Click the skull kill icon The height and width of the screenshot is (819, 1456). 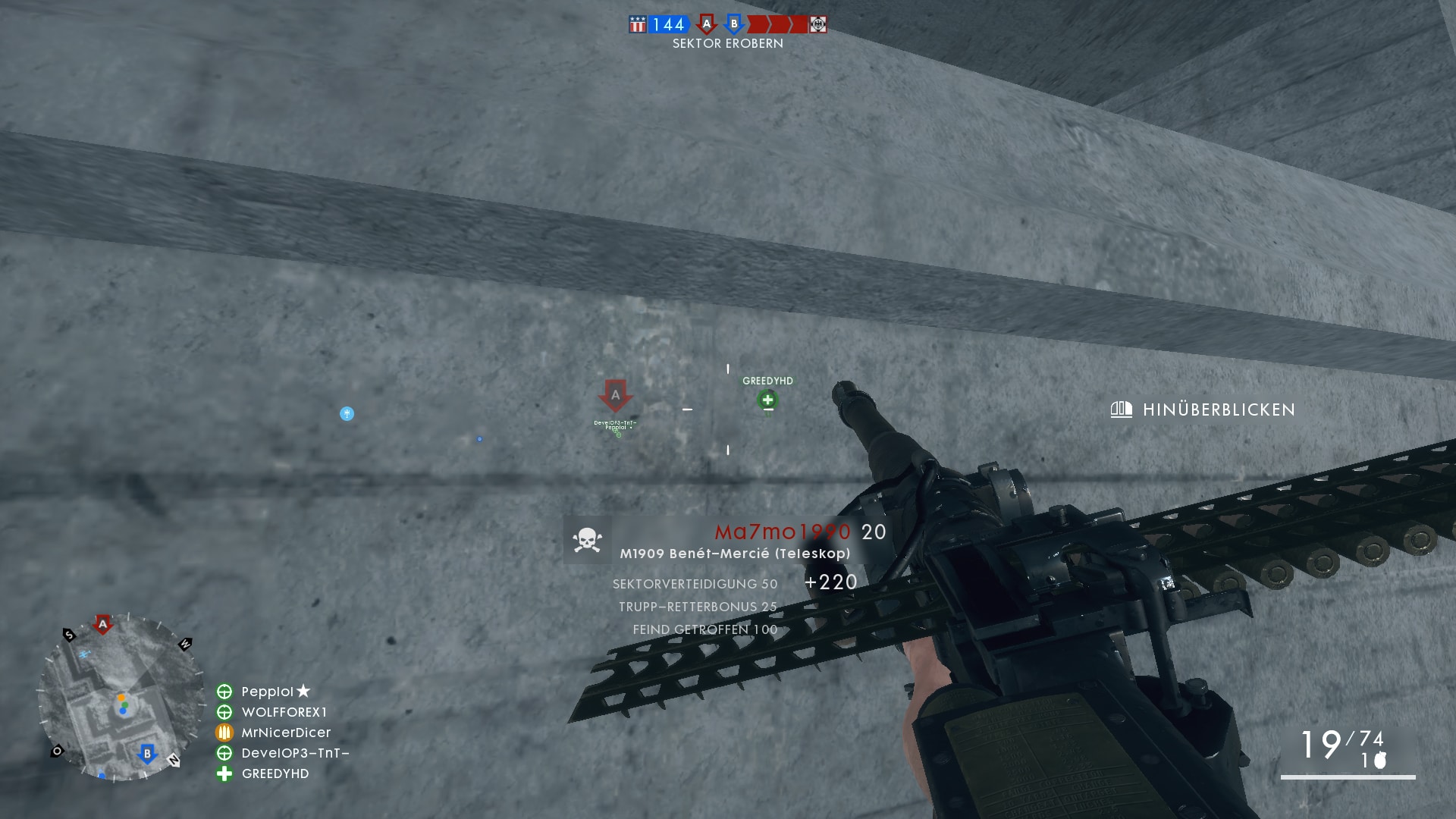587,540
